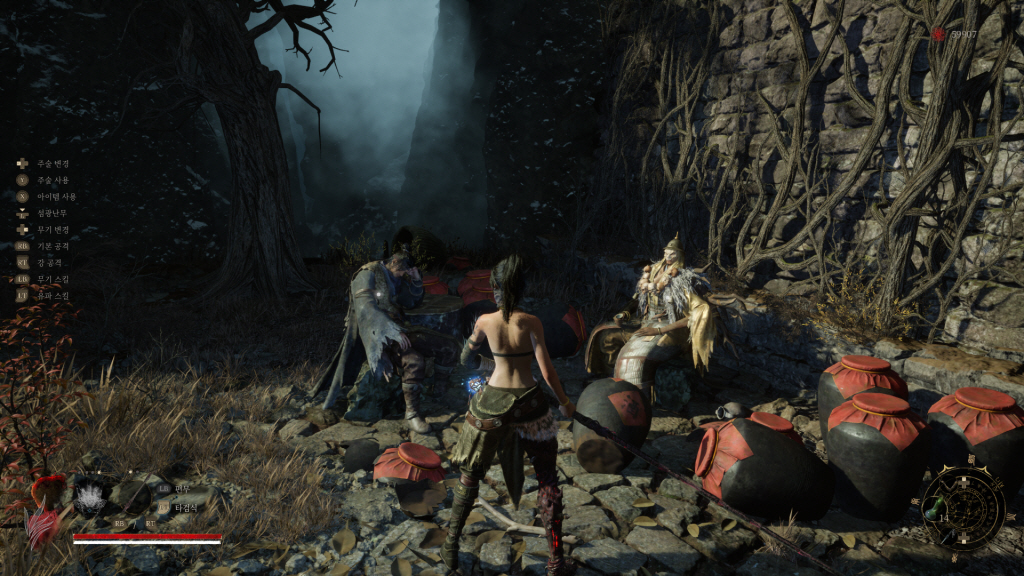
Task: Select the dark dagger item slot
Action: (x=950, y=535)
